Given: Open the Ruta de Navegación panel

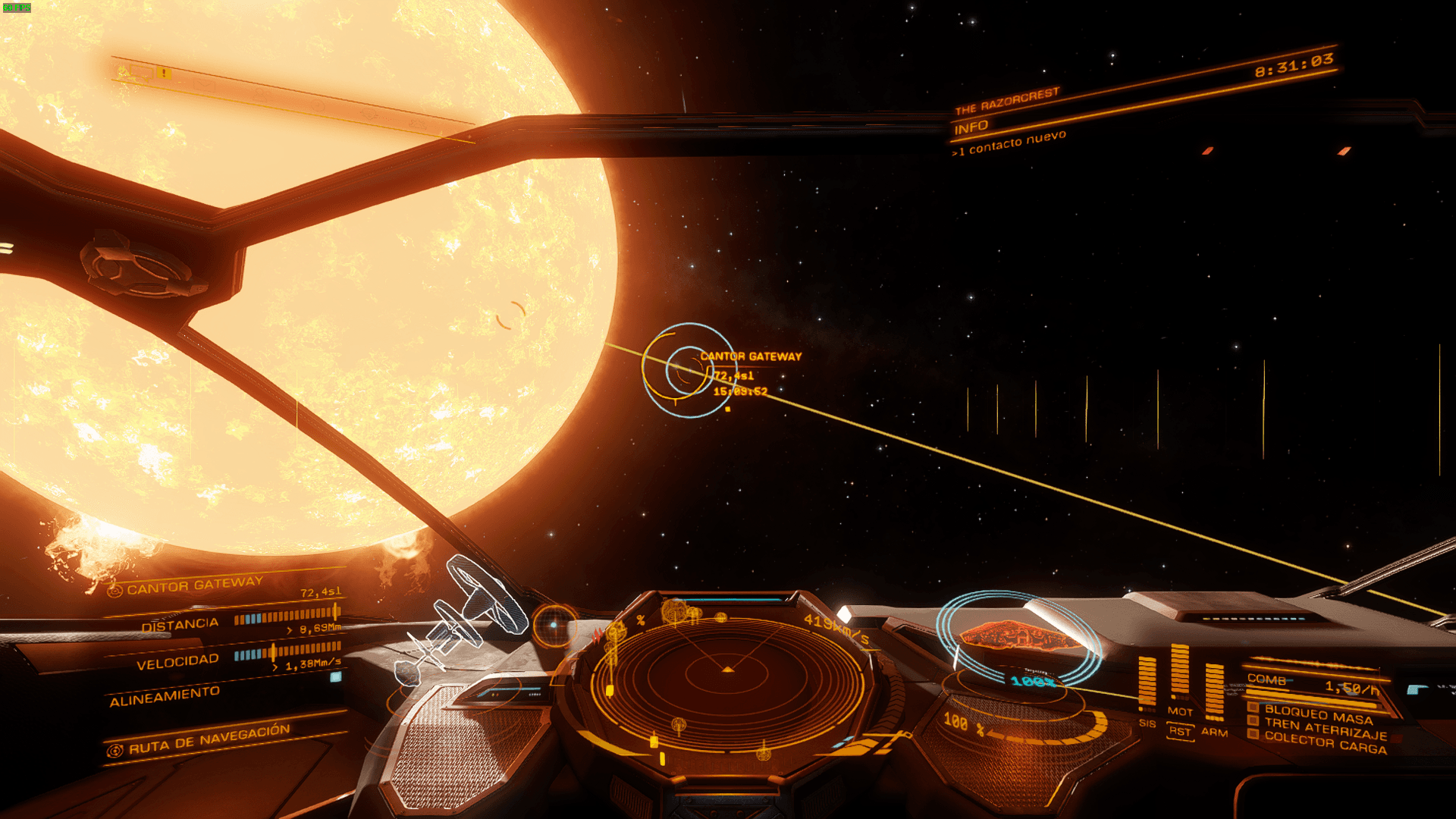Looking at the screenshot, I should [x=209, y=738].
